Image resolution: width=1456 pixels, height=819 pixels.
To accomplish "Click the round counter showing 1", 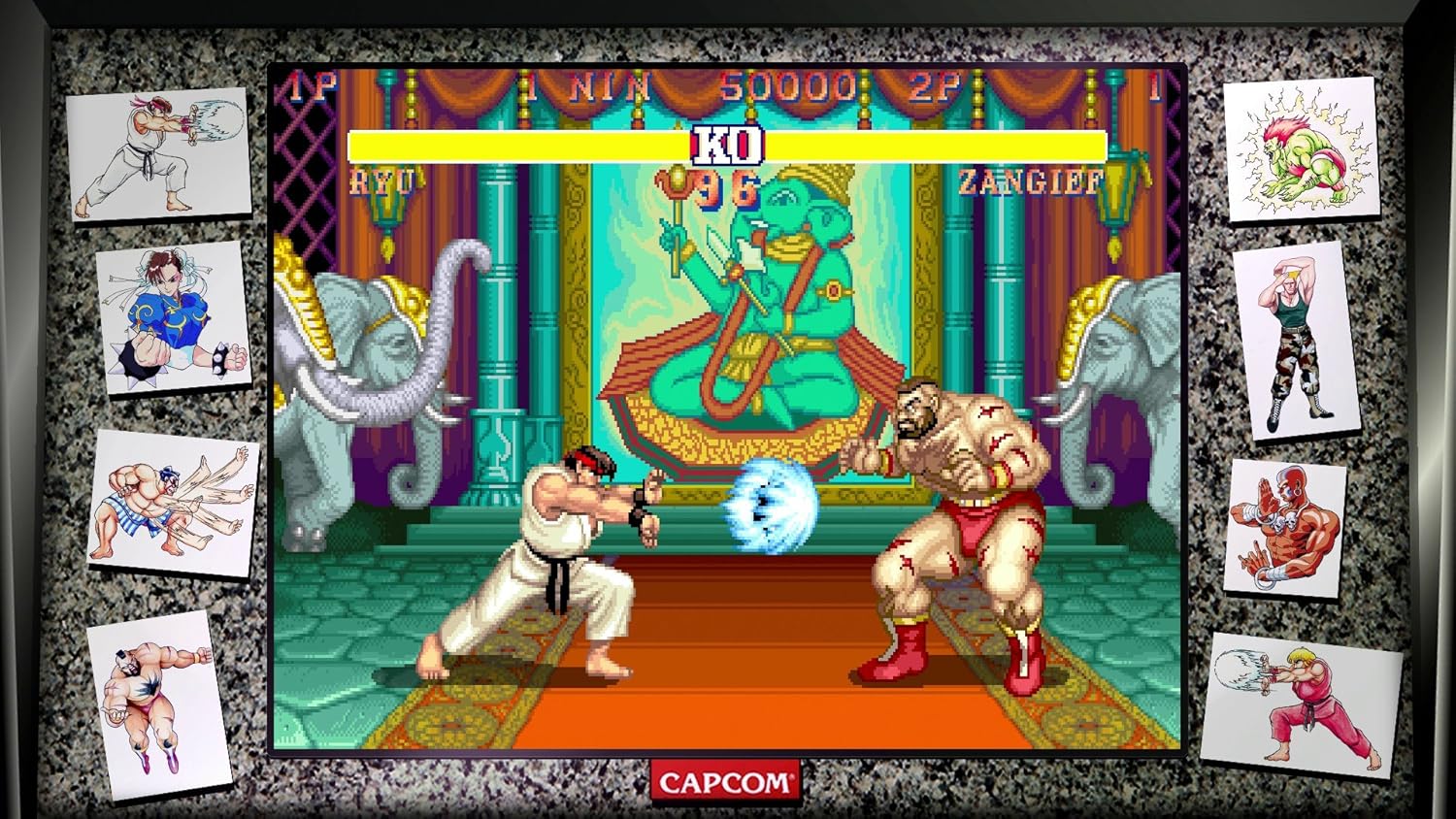I will pos(1153,85).
